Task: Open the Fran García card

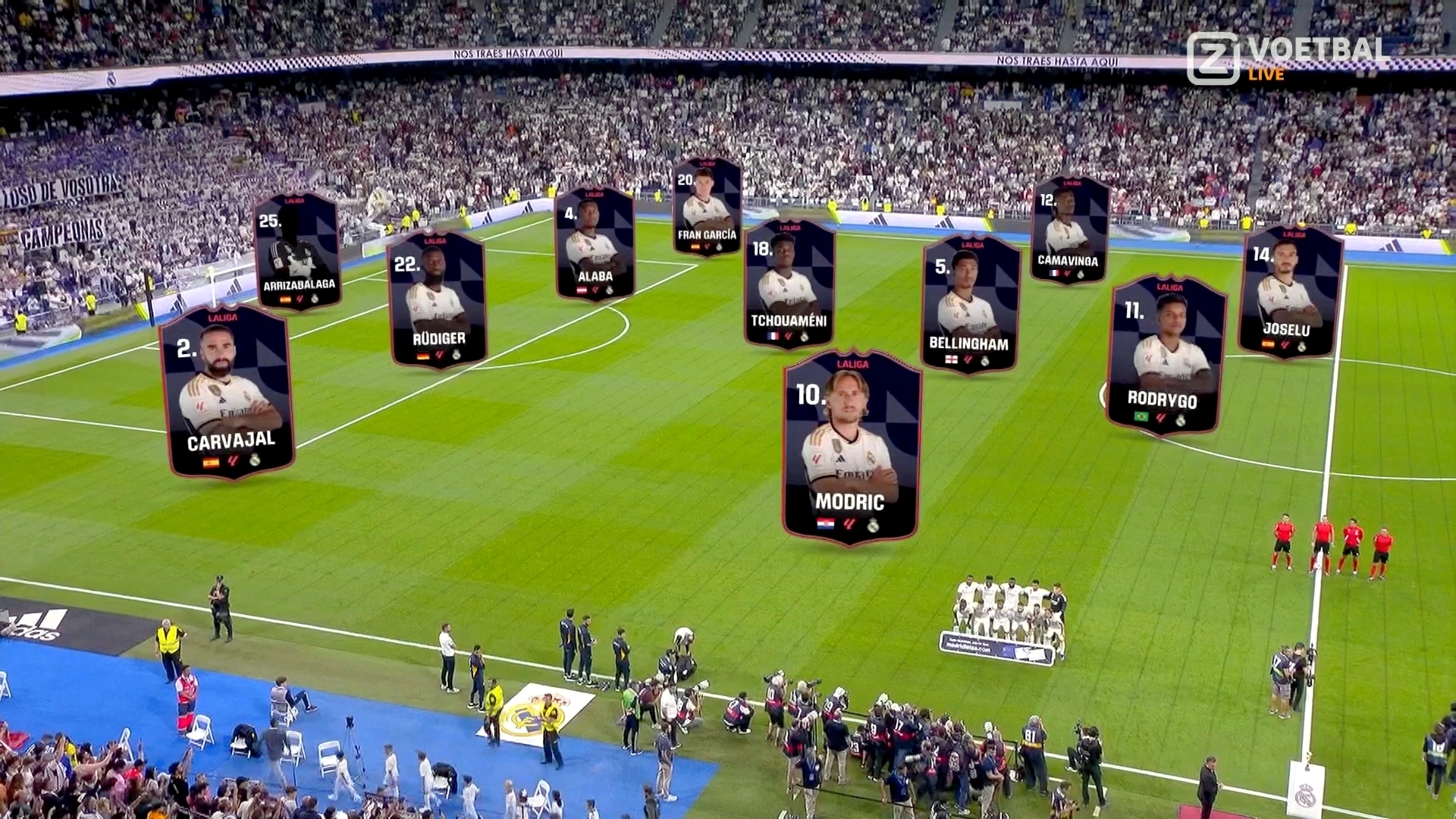Action: tap(707, 206)
